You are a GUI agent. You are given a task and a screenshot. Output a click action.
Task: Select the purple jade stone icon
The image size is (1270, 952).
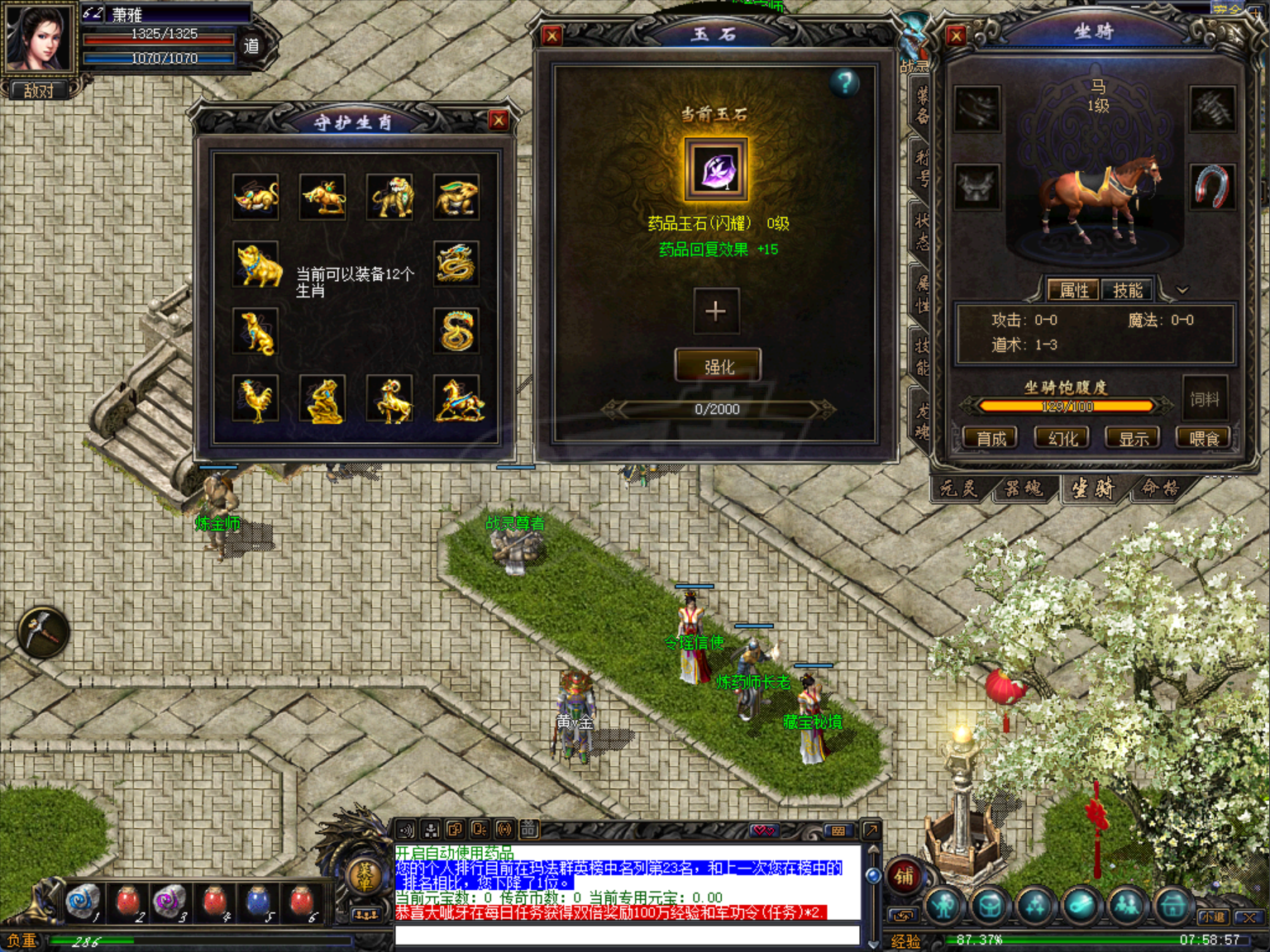tap(715, 170)
